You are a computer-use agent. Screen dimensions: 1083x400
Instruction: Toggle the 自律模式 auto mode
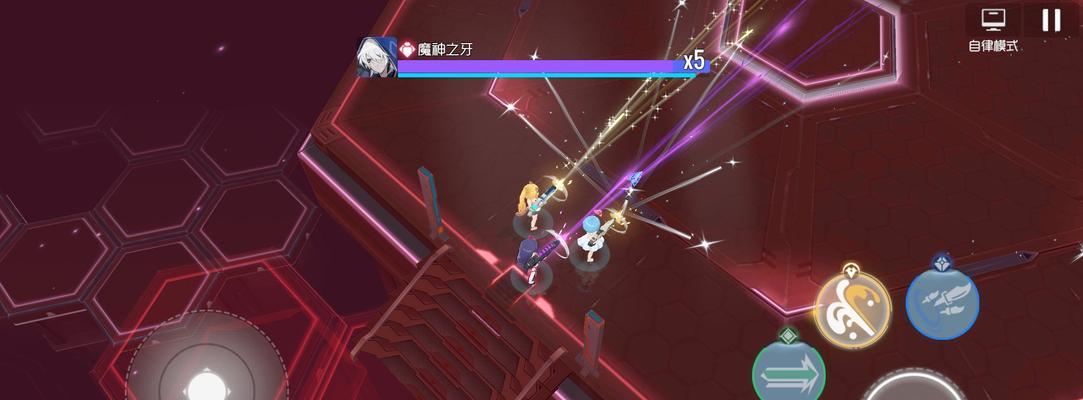pos(993,29)
